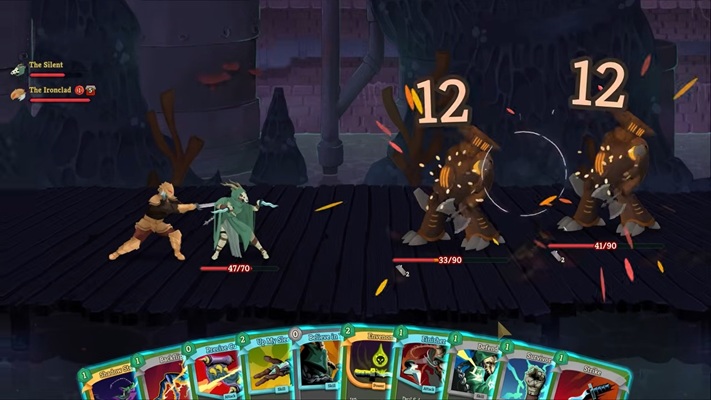Screen dimensions: 711x400
Task: Select The Silent player entry
Action: tap(46, 66)
